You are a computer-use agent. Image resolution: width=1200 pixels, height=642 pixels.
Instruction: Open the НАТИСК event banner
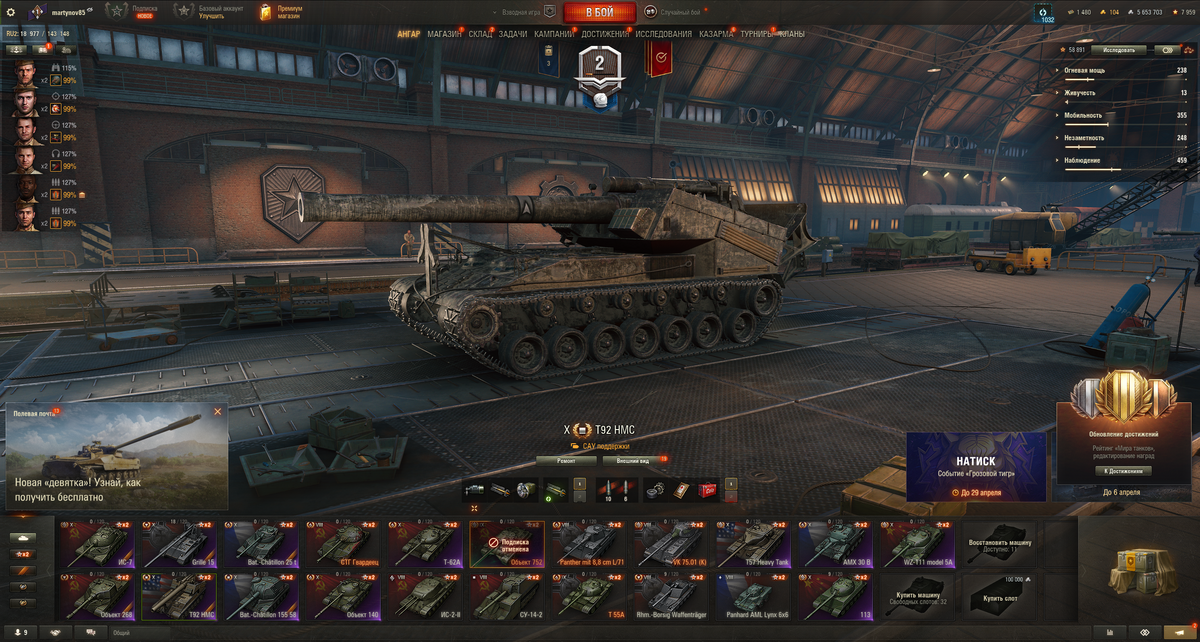point(976,466)
